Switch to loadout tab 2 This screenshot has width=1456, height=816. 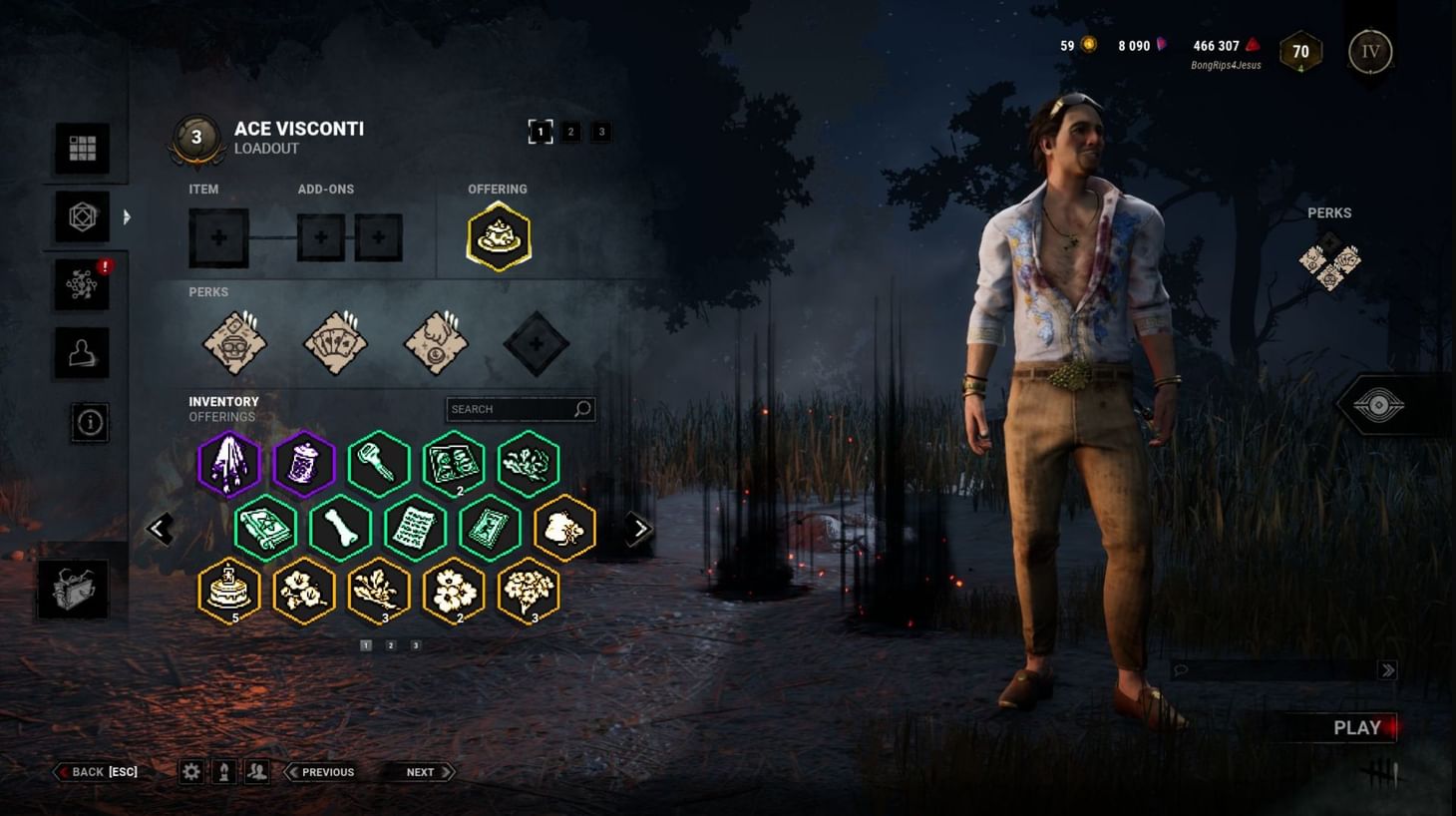coord(570,131)
